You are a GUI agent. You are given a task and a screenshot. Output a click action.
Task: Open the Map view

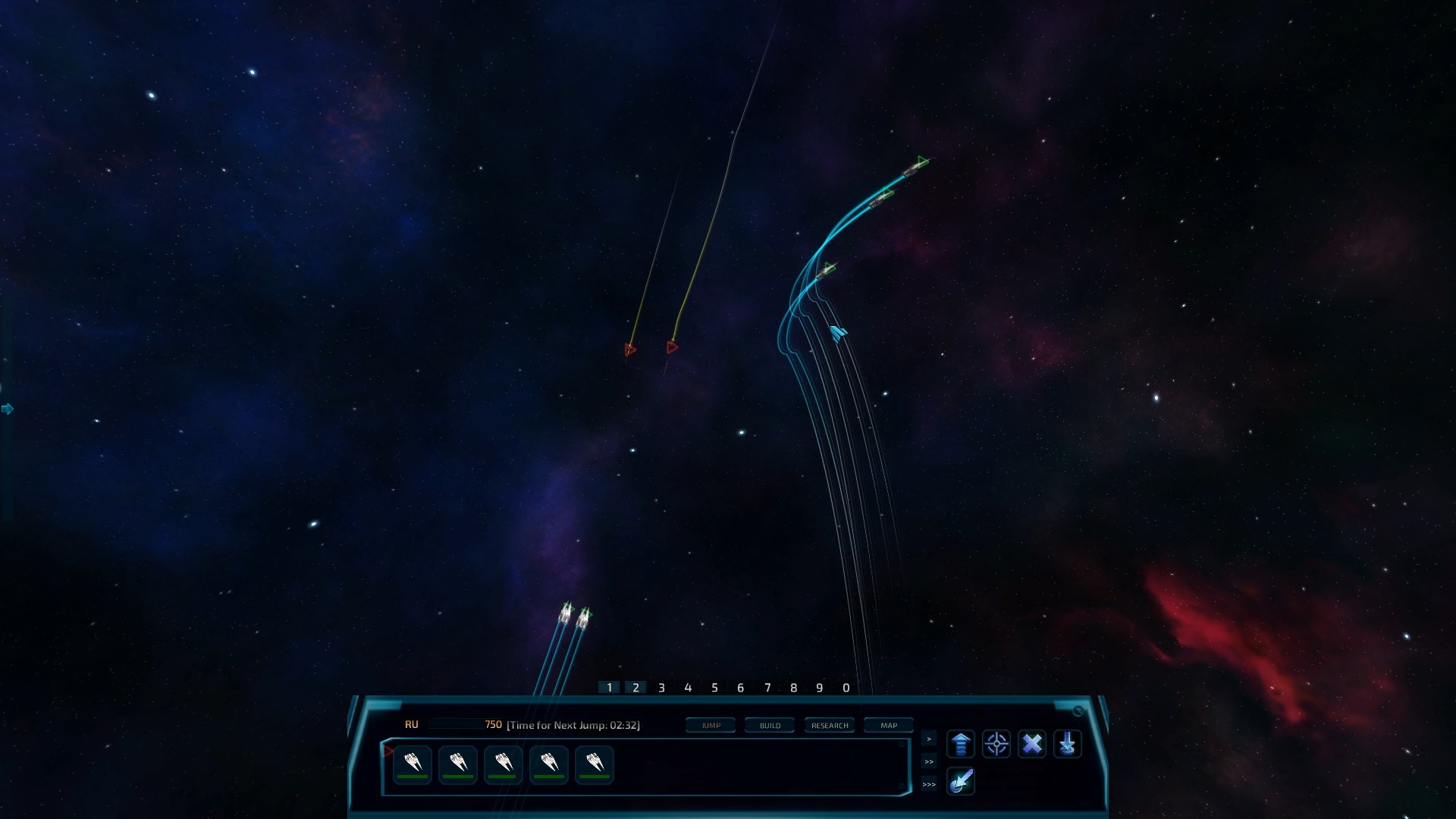(x=889, y=726)
